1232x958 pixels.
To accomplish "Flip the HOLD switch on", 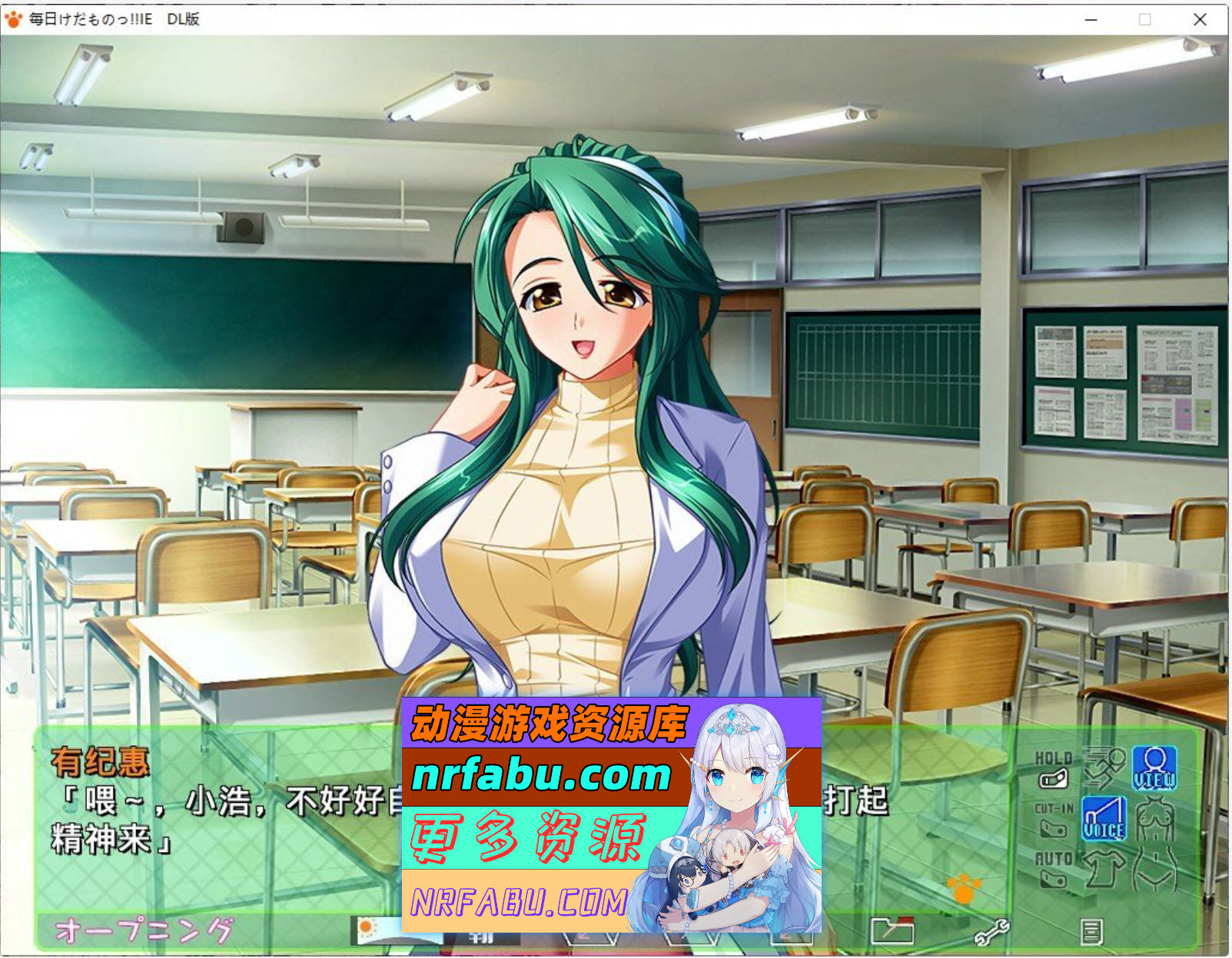I will coord(1054,777).
